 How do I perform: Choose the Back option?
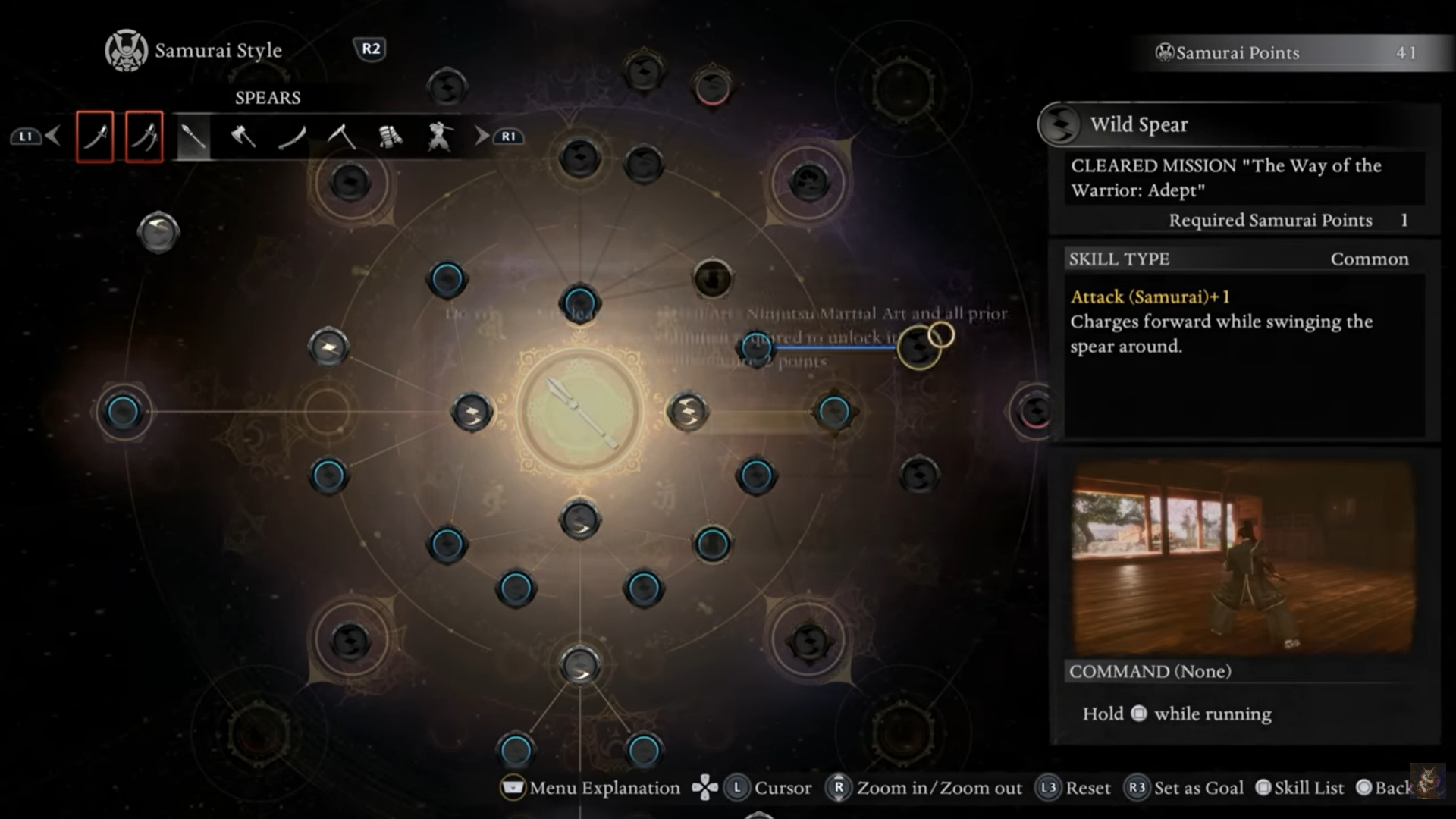(x=1385, y=788)
